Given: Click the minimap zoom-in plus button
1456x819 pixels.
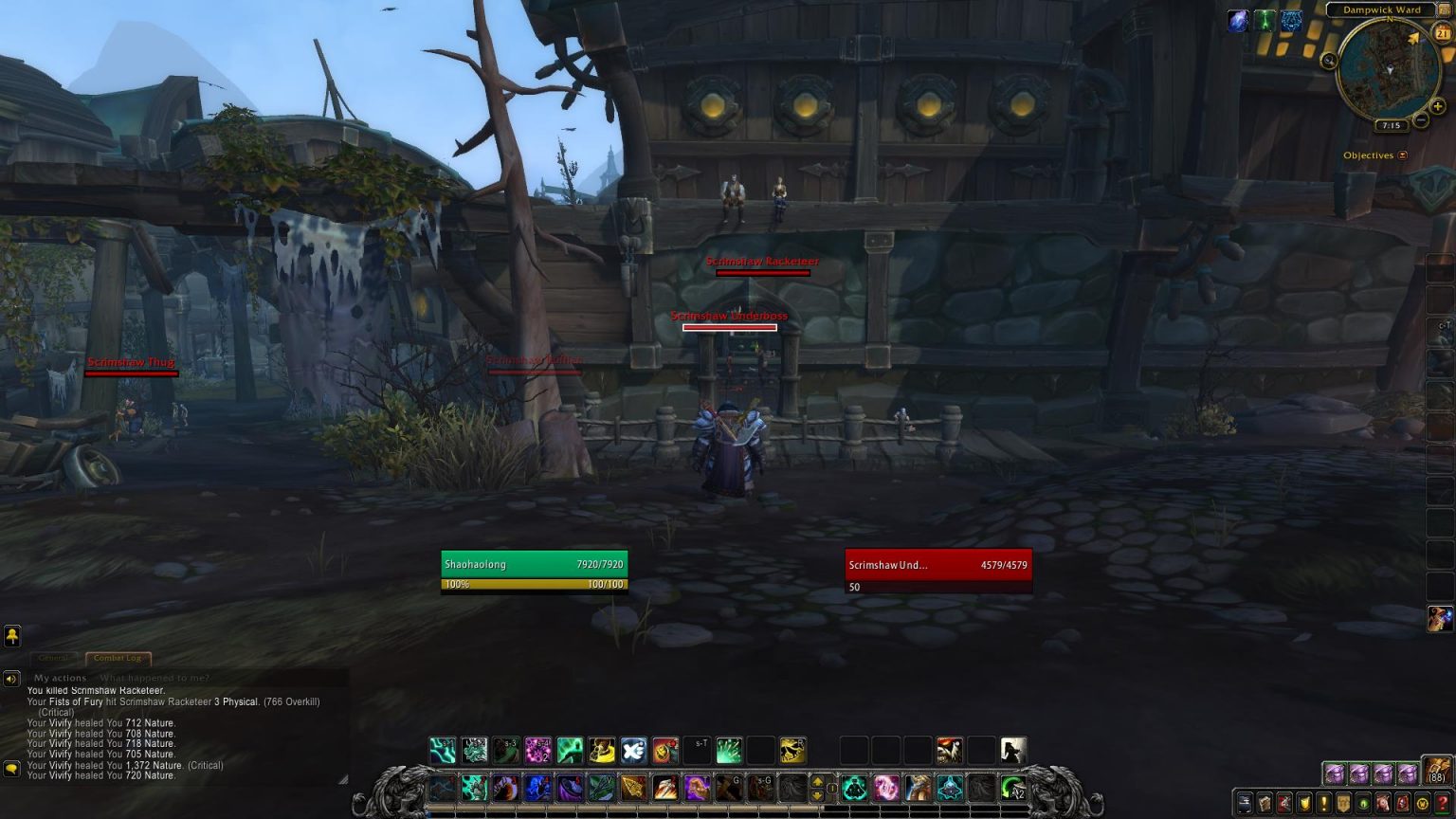Looking at the screenshot, I should [1437, 106].
